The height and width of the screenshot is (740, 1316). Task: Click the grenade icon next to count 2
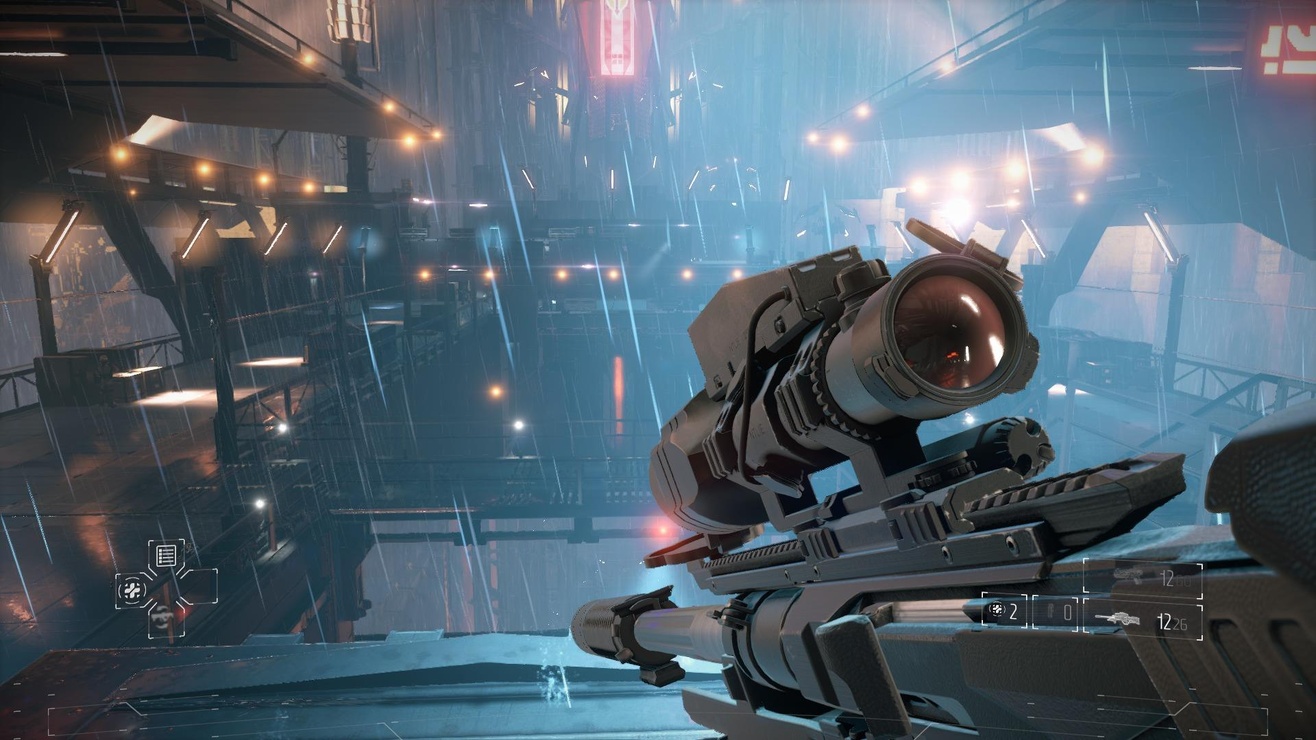click(x=997, y=609)
